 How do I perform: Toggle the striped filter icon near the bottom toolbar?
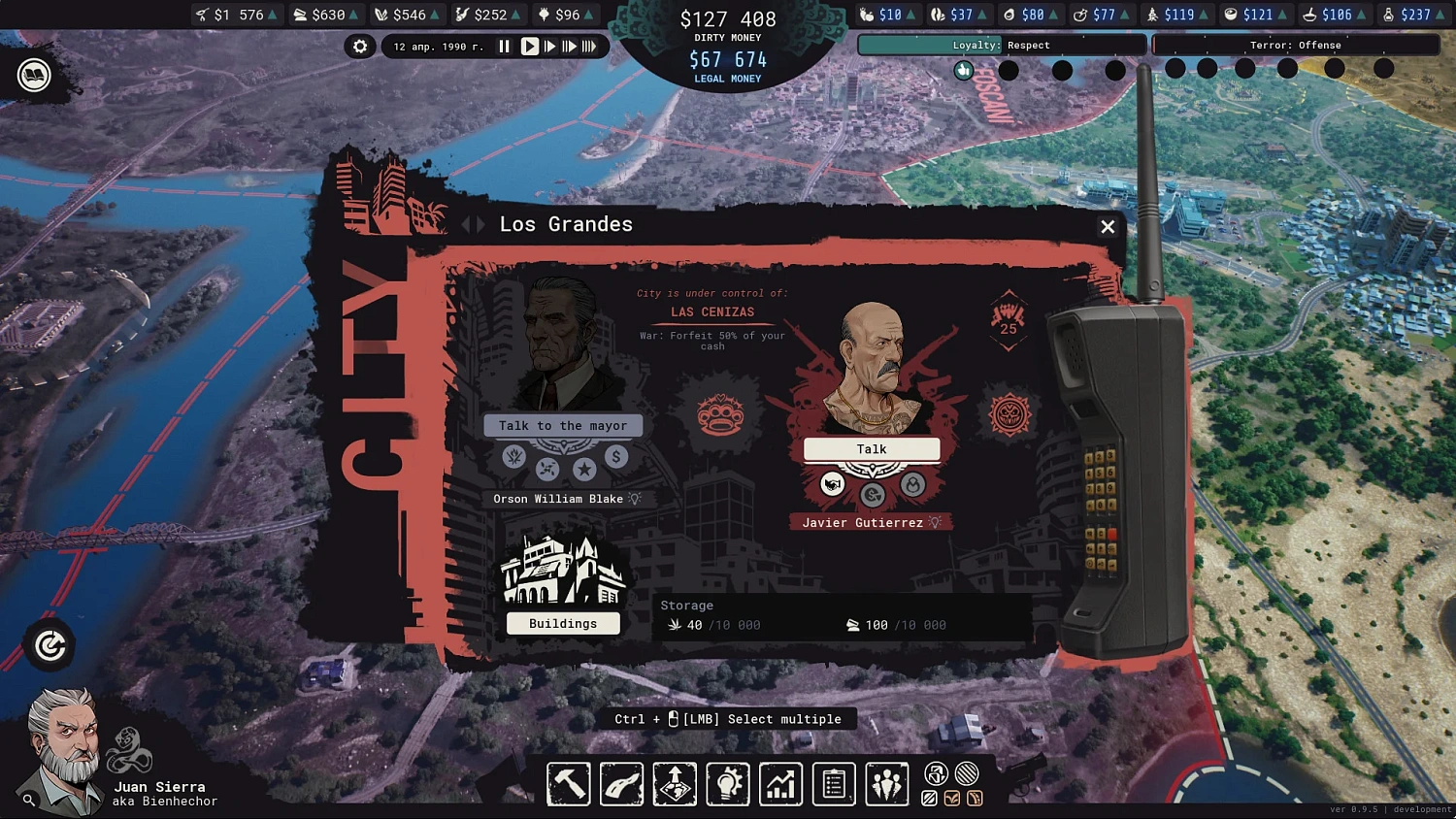click(966, 772)
